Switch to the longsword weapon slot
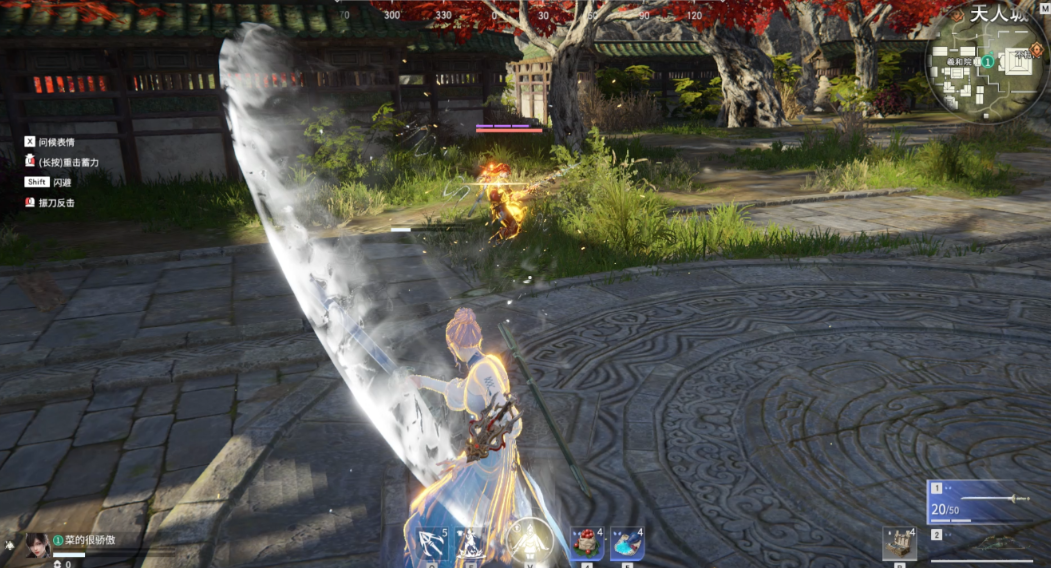The height and width of the screenshot is (568, 1051). 984,499
